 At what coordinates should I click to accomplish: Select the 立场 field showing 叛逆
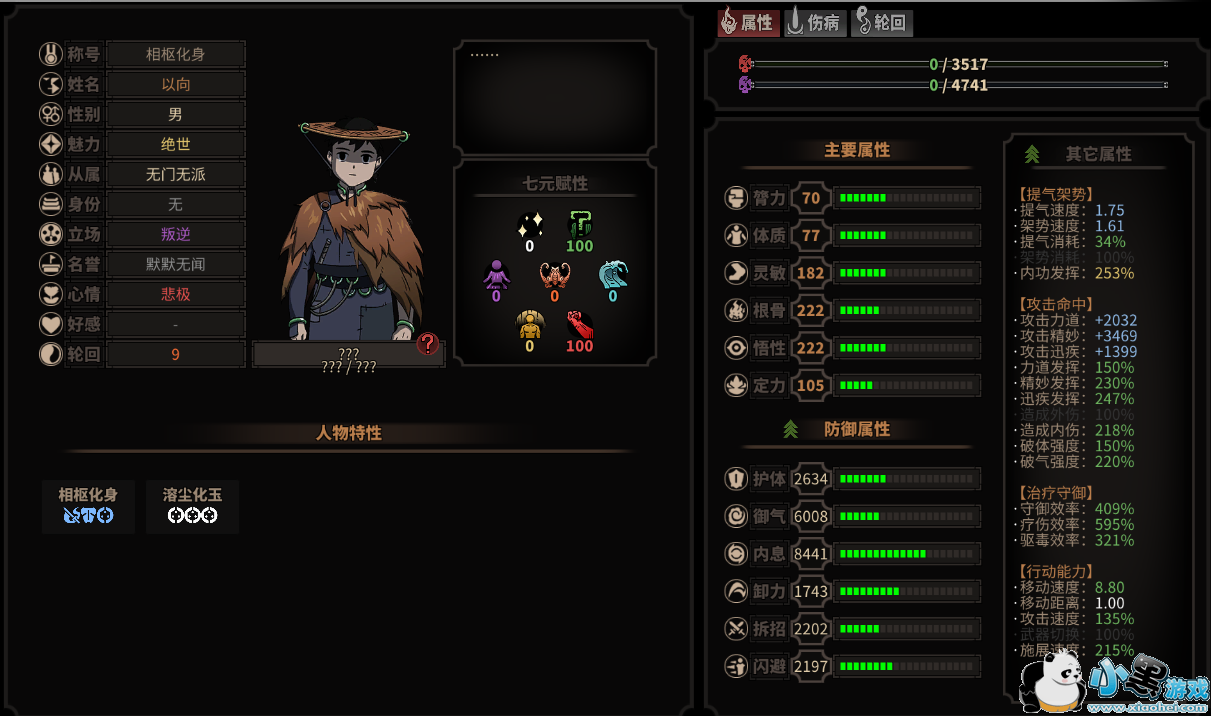tap(176, 234)
